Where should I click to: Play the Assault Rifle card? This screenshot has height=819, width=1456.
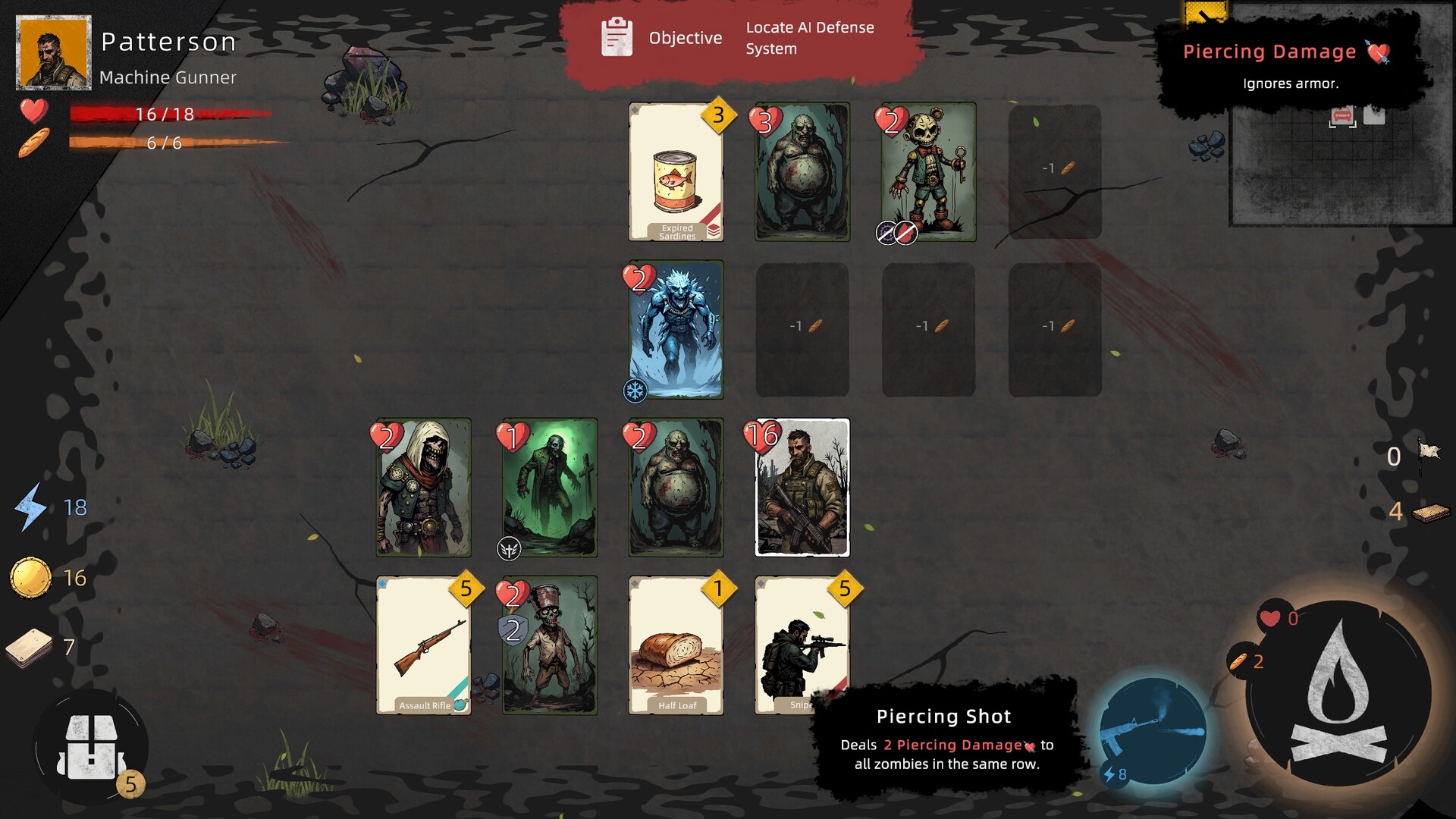[423, 646]
